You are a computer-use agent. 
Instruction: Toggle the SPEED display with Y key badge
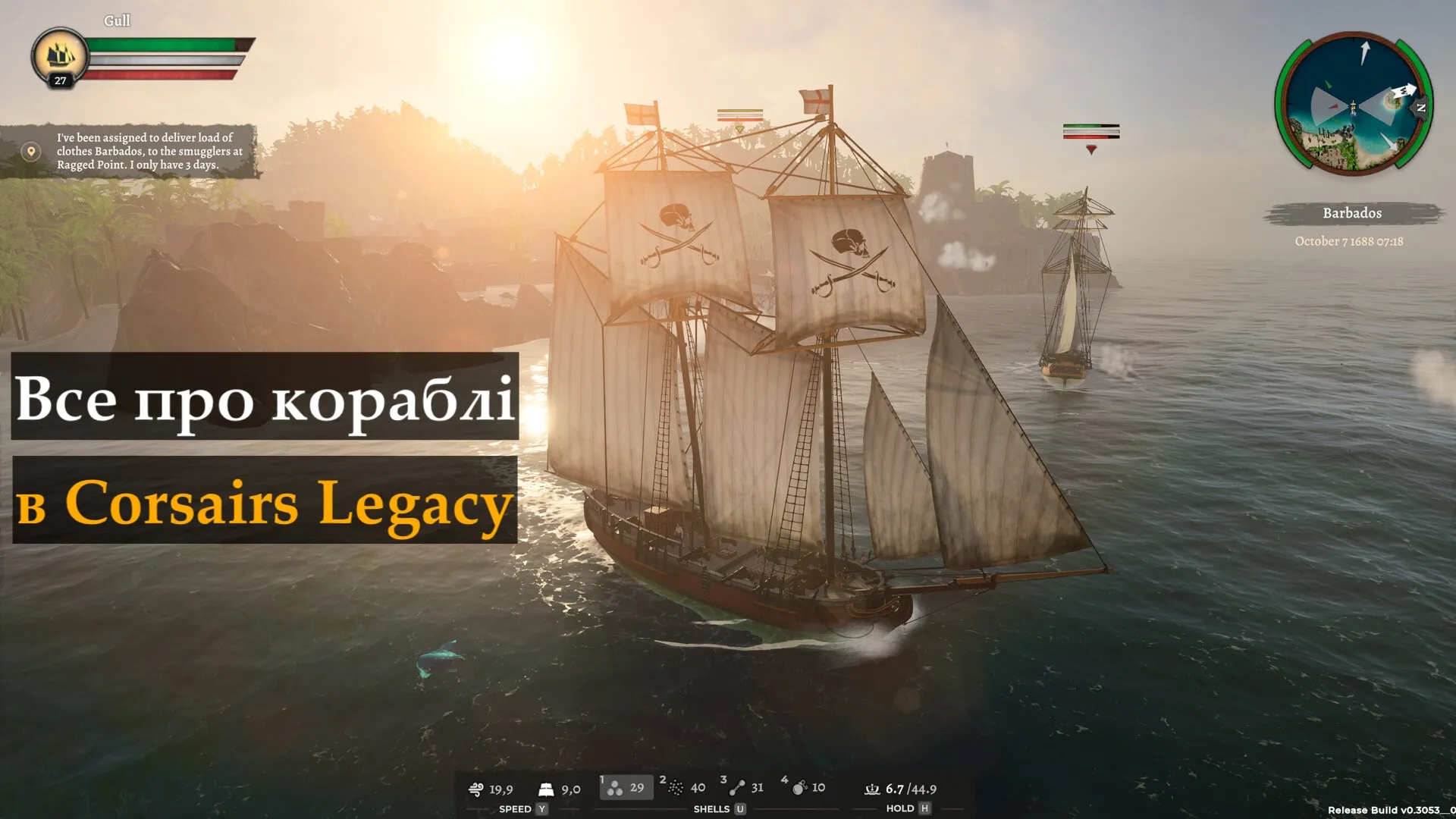coord(541,808)
